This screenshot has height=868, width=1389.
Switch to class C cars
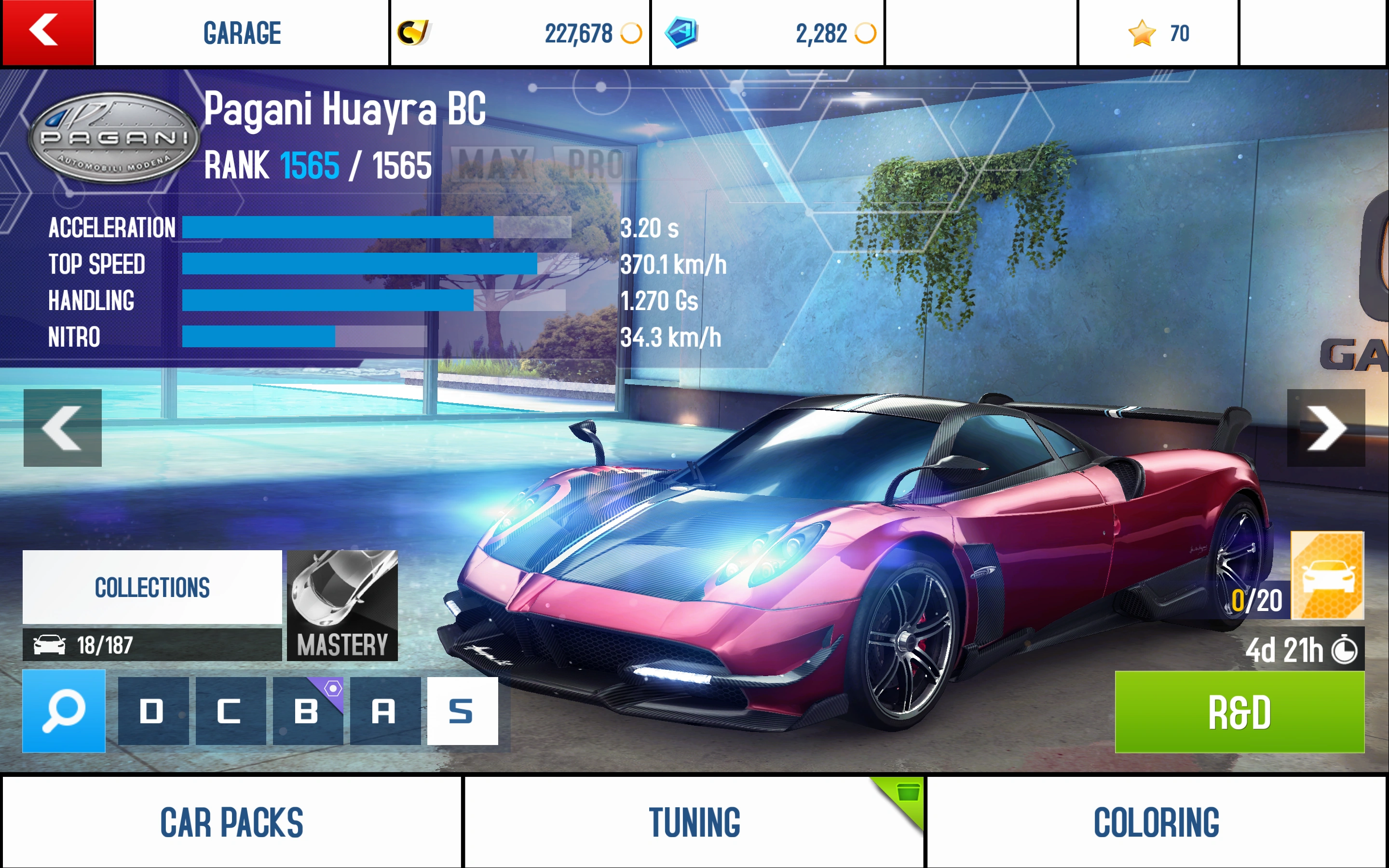coord(230,711)
